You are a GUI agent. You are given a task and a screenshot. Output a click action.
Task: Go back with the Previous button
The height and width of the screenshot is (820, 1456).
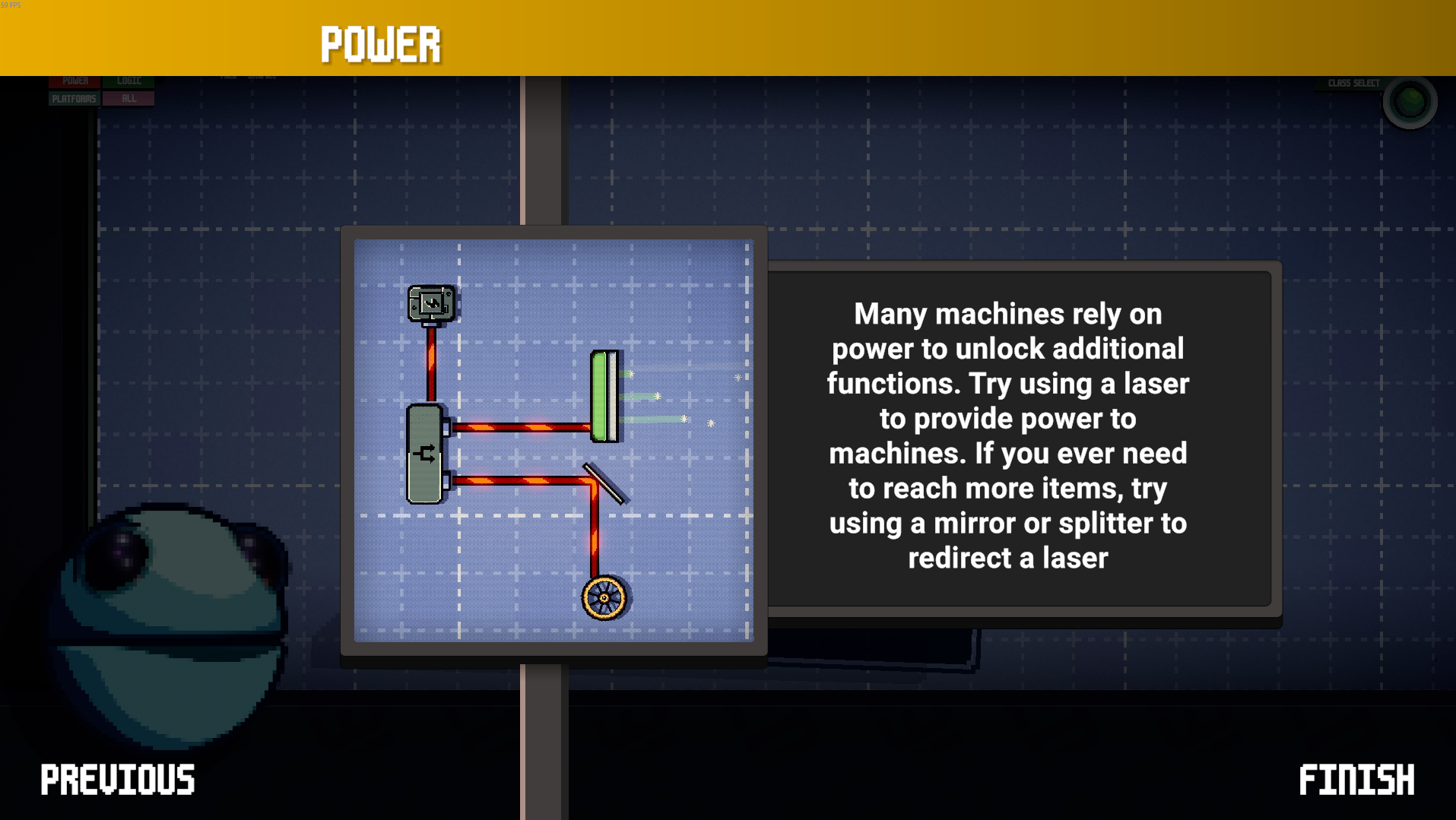(118, 780)
